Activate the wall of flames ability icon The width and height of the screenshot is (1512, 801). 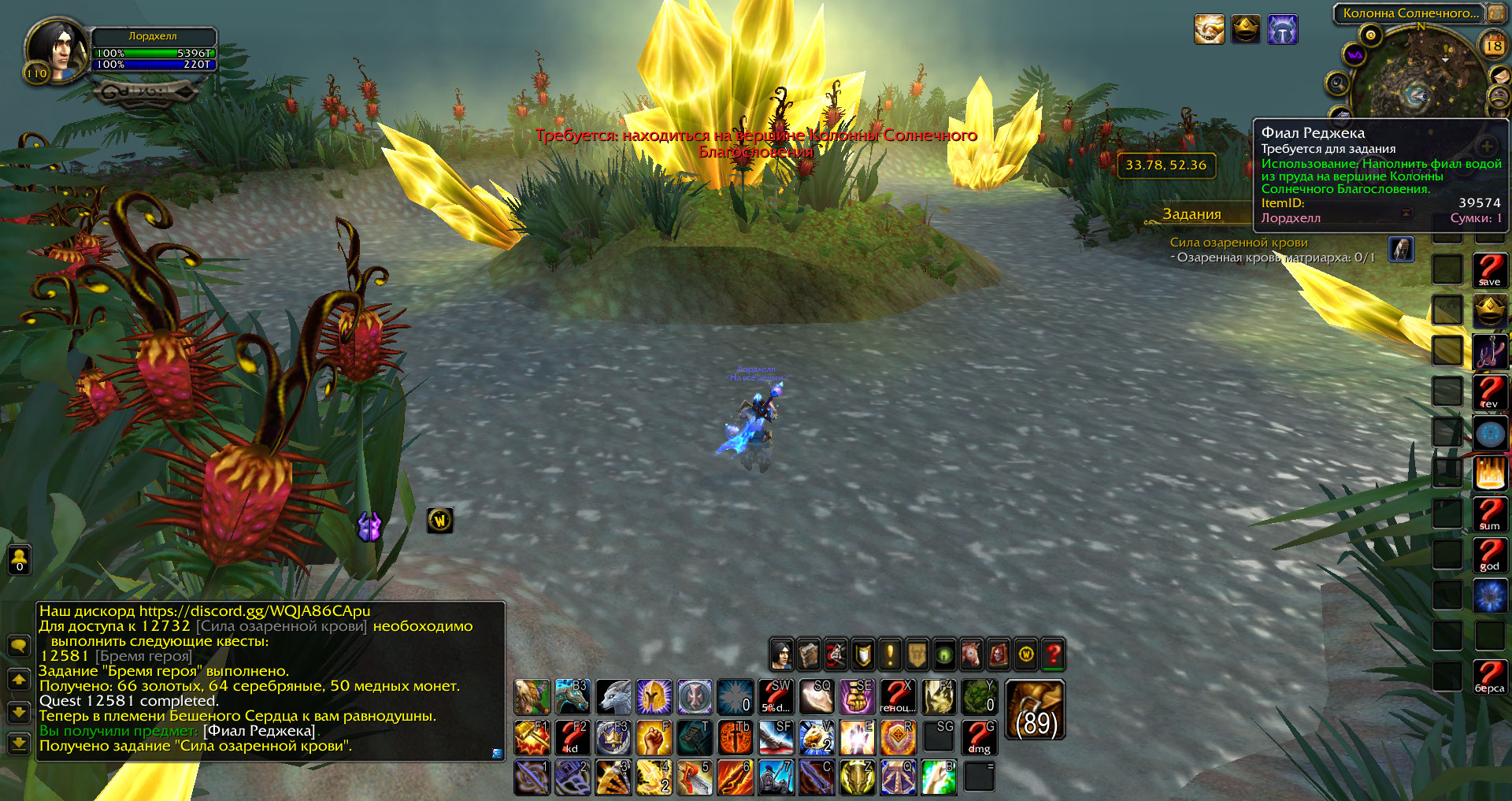[1489, 473]
